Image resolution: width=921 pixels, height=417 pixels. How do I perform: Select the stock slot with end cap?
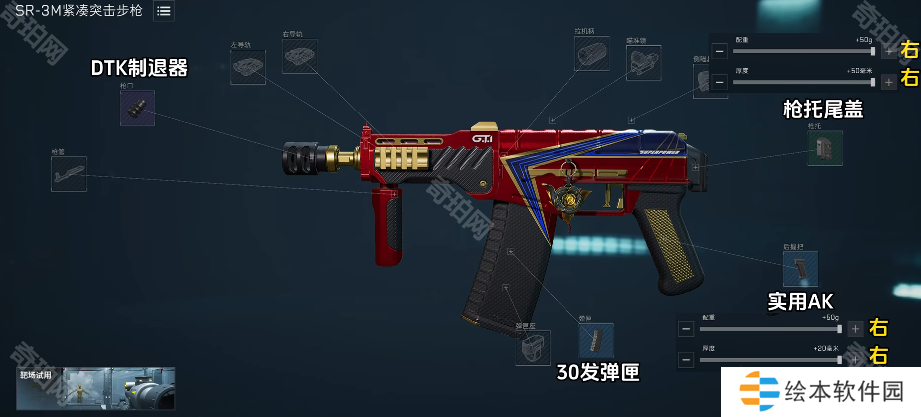pyautogui.click(x=825, y=148)
